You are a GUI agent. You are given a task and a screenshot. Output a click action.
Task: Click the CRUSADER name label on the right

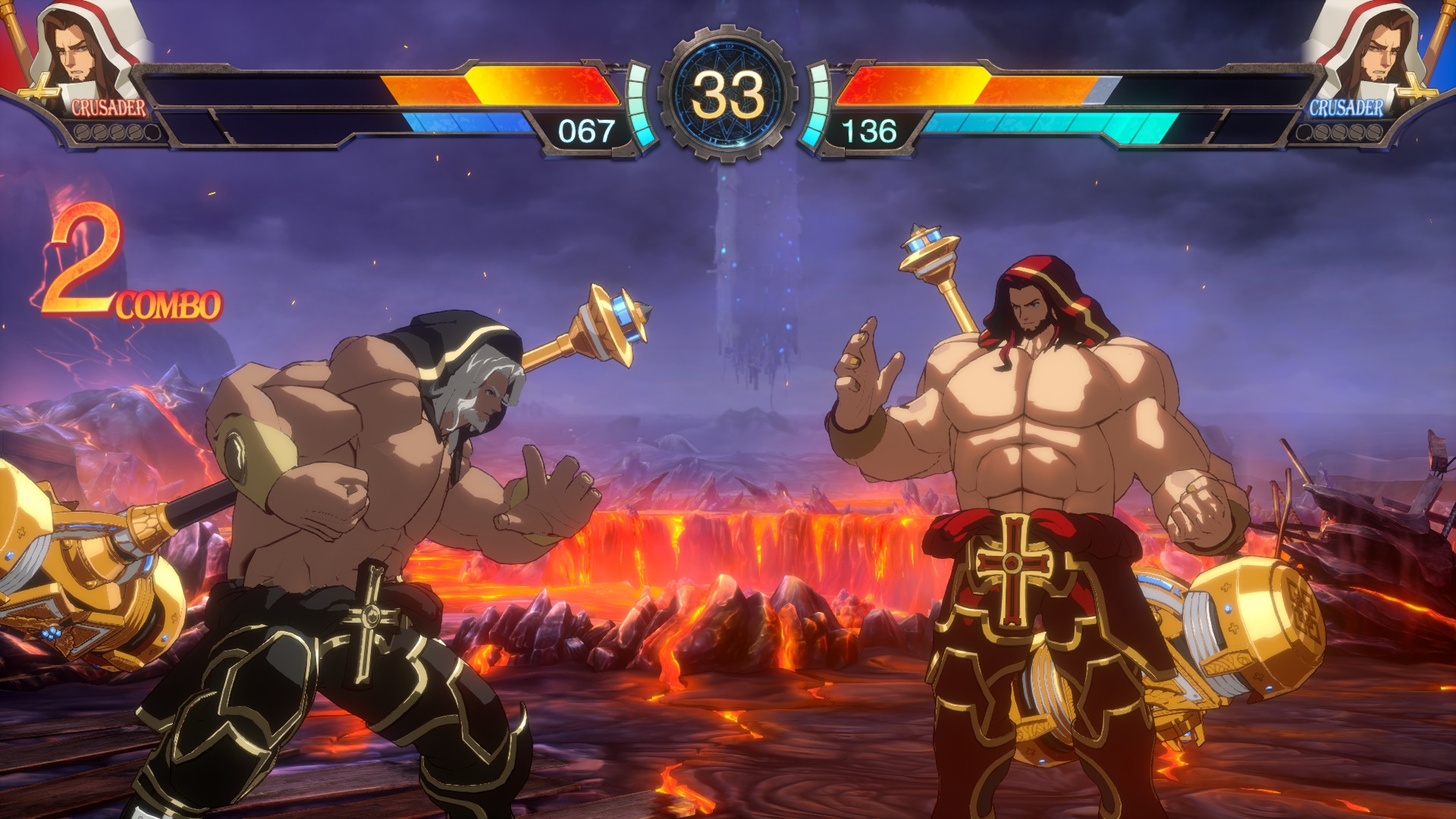1348,108
